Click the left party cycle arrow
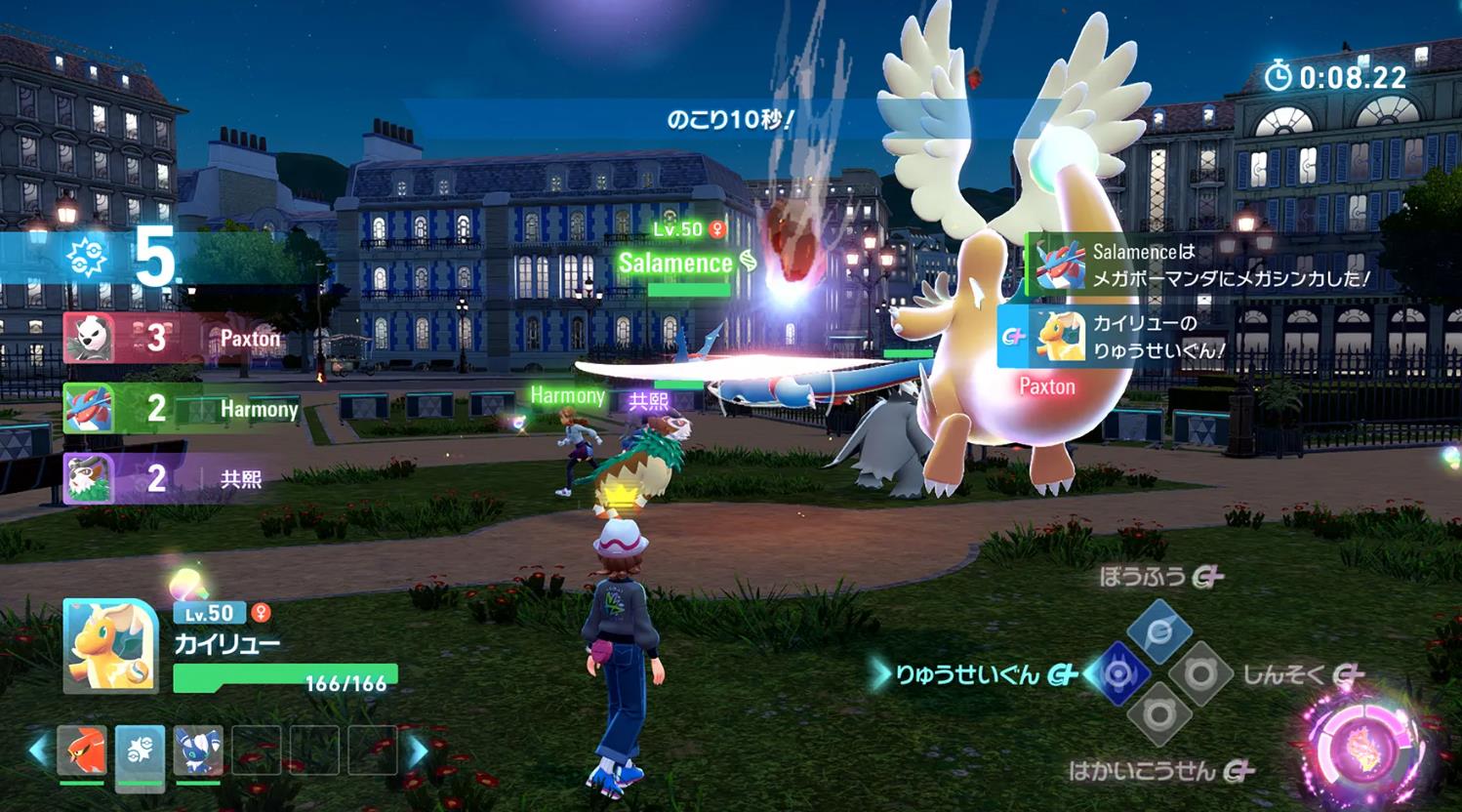The width and height of the screenshot is (1462, 812). coord(39,751)
